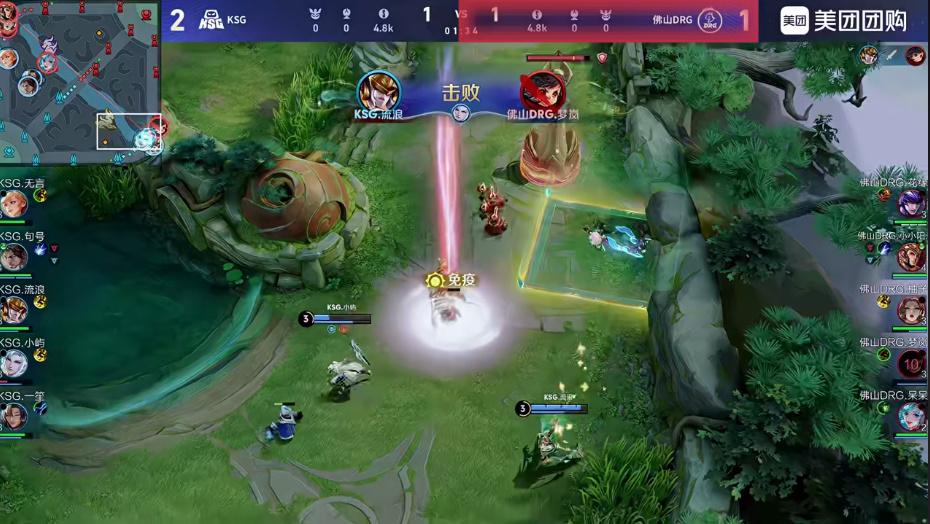Click the killer portrait in kill banner
930x524 pixels.
pyautogui.click(x=379, y=92)
